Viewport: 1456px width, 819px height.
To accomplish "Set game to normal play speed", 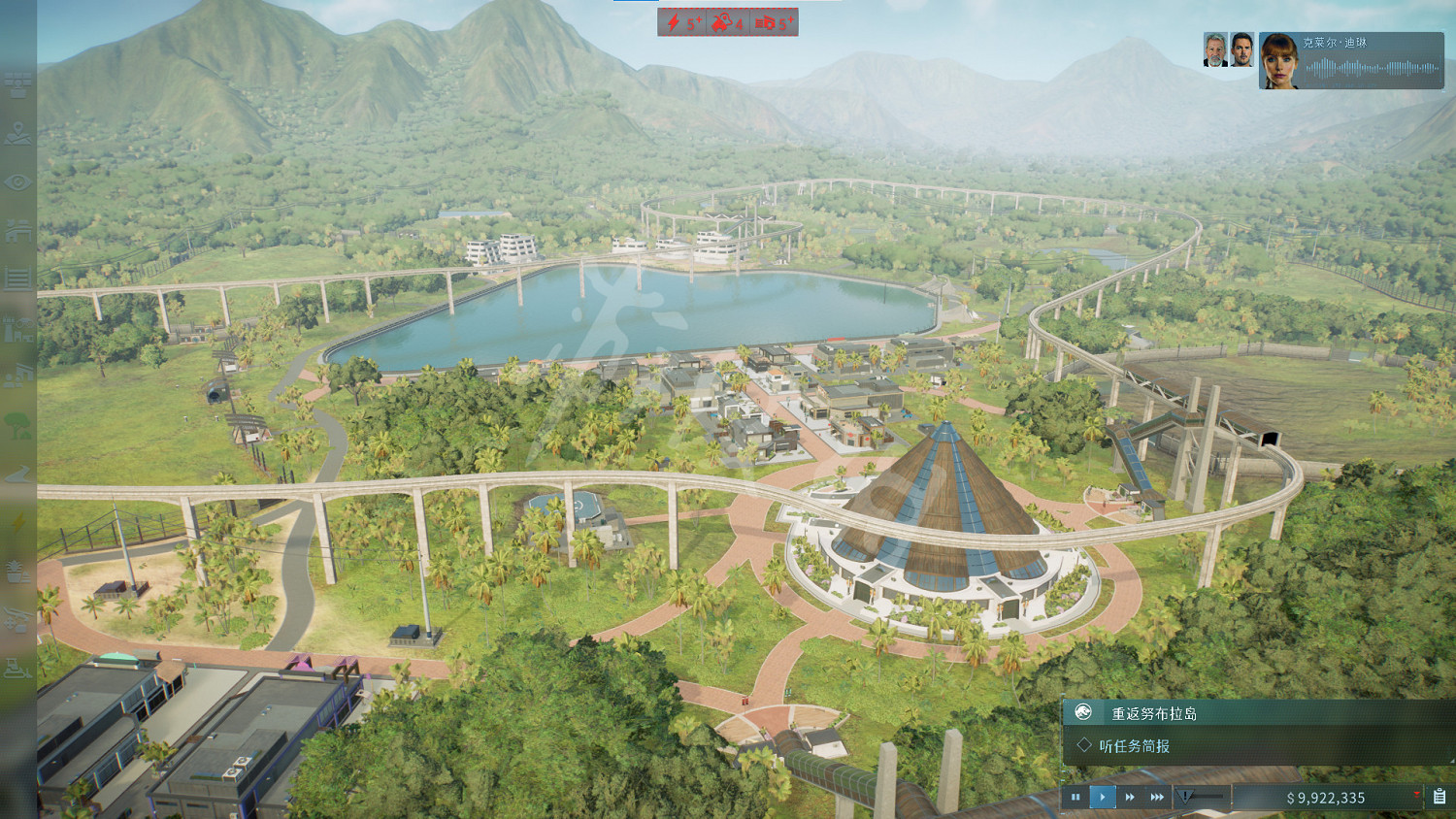I will pos(1103,797).
